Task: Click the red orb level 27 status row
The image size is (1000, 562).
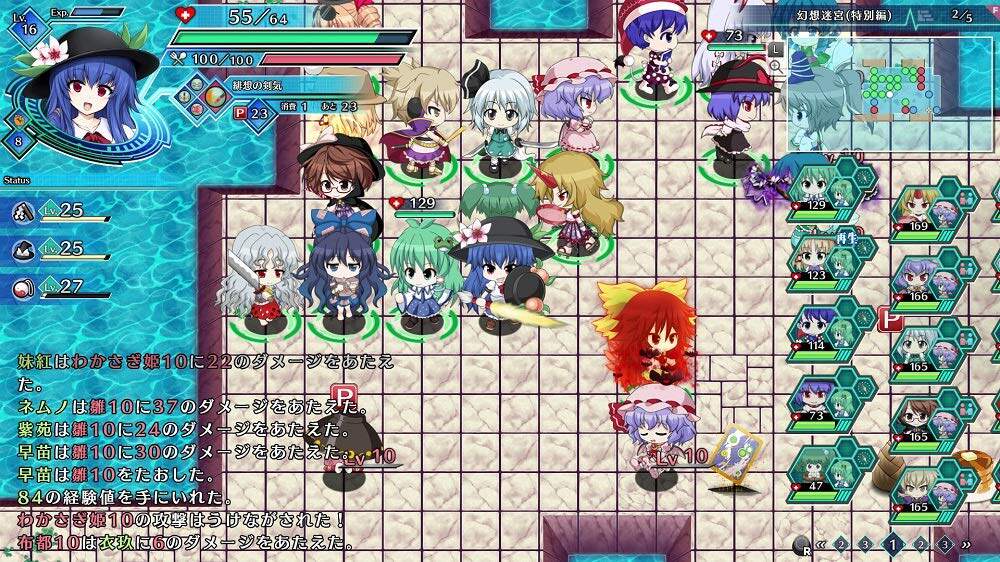Action: coord(60,288)
